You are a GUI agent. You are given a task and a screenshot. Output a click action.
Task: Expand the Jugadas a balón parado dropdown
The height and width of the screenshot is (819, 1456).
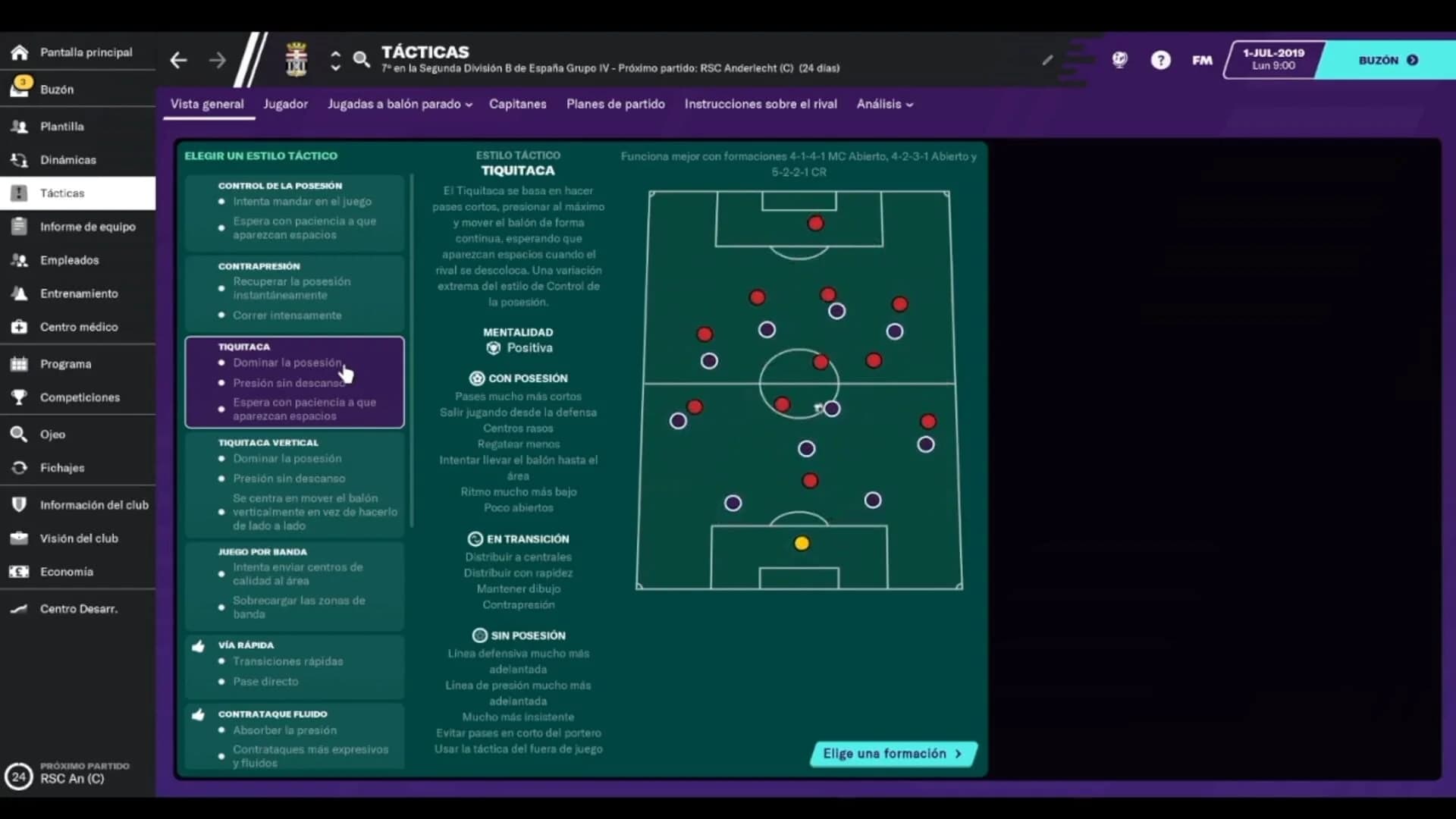399,104
